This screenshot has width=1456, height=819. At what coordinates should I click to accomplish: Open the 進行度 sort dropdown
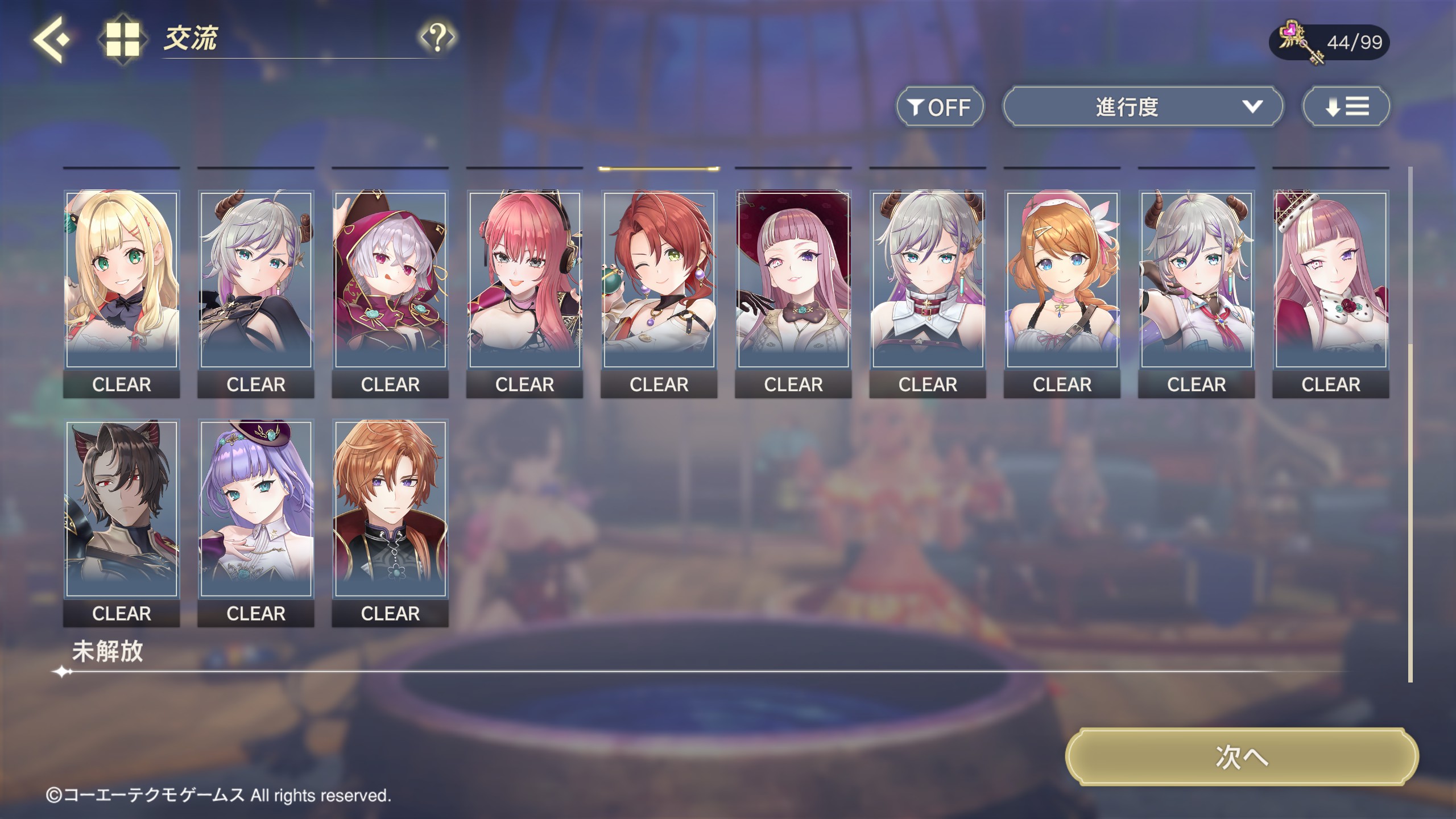(1143, 107)
